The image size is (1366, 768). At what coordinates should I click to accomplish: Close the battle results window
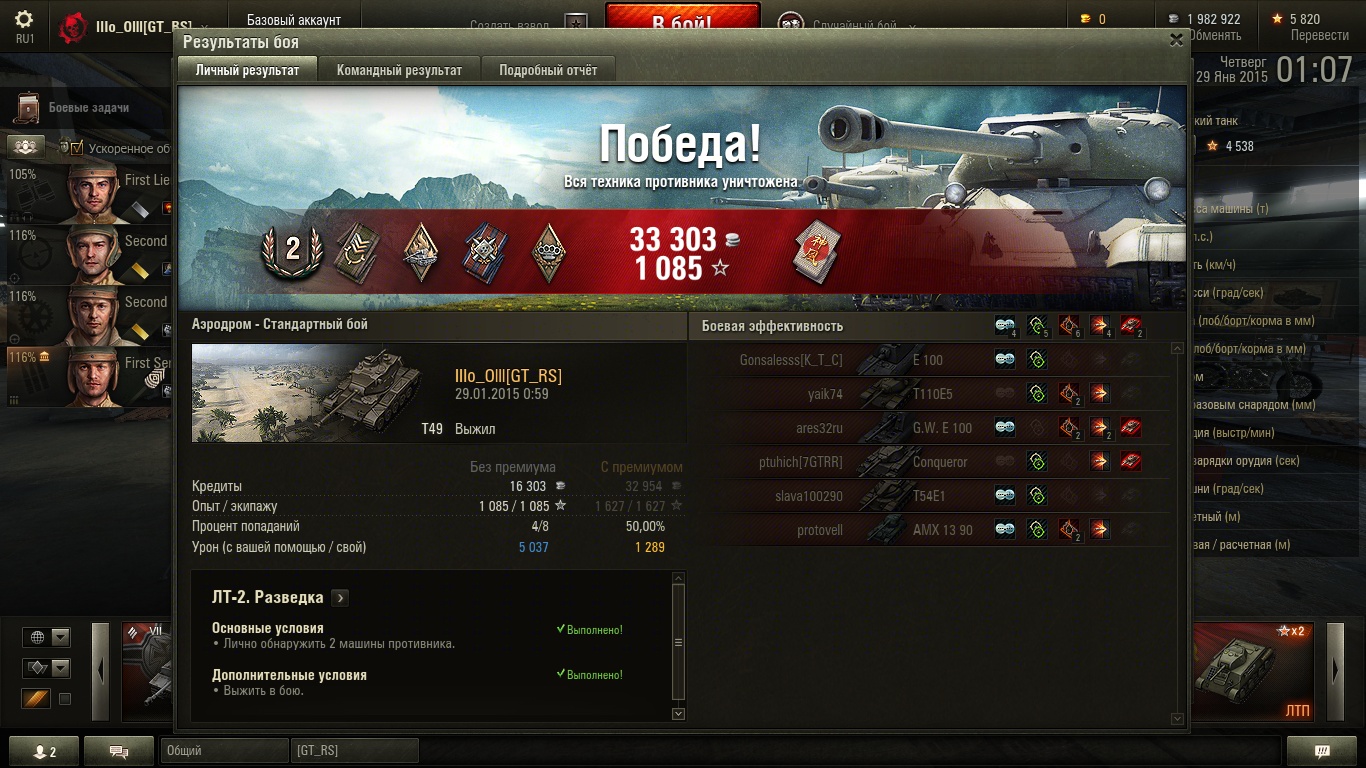pyautogui.click(x=1176, y=40)
